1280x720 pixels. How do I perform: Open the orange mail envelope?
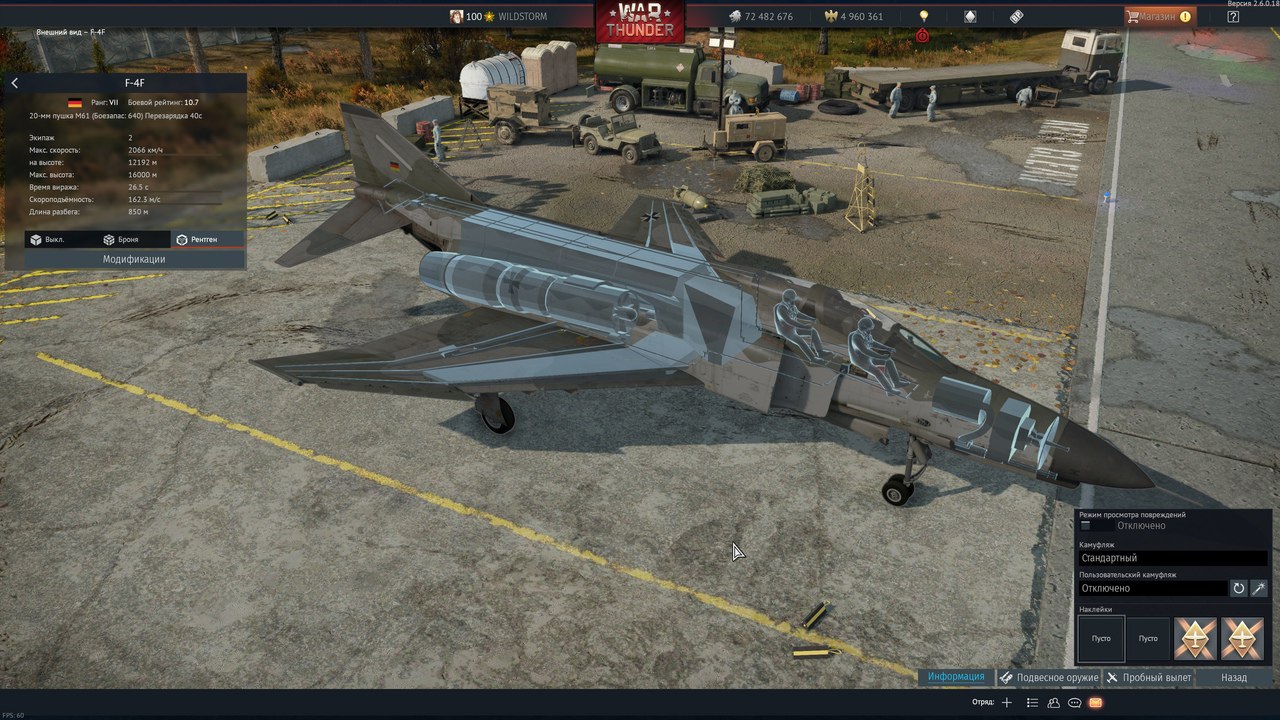pos(1095,703)
